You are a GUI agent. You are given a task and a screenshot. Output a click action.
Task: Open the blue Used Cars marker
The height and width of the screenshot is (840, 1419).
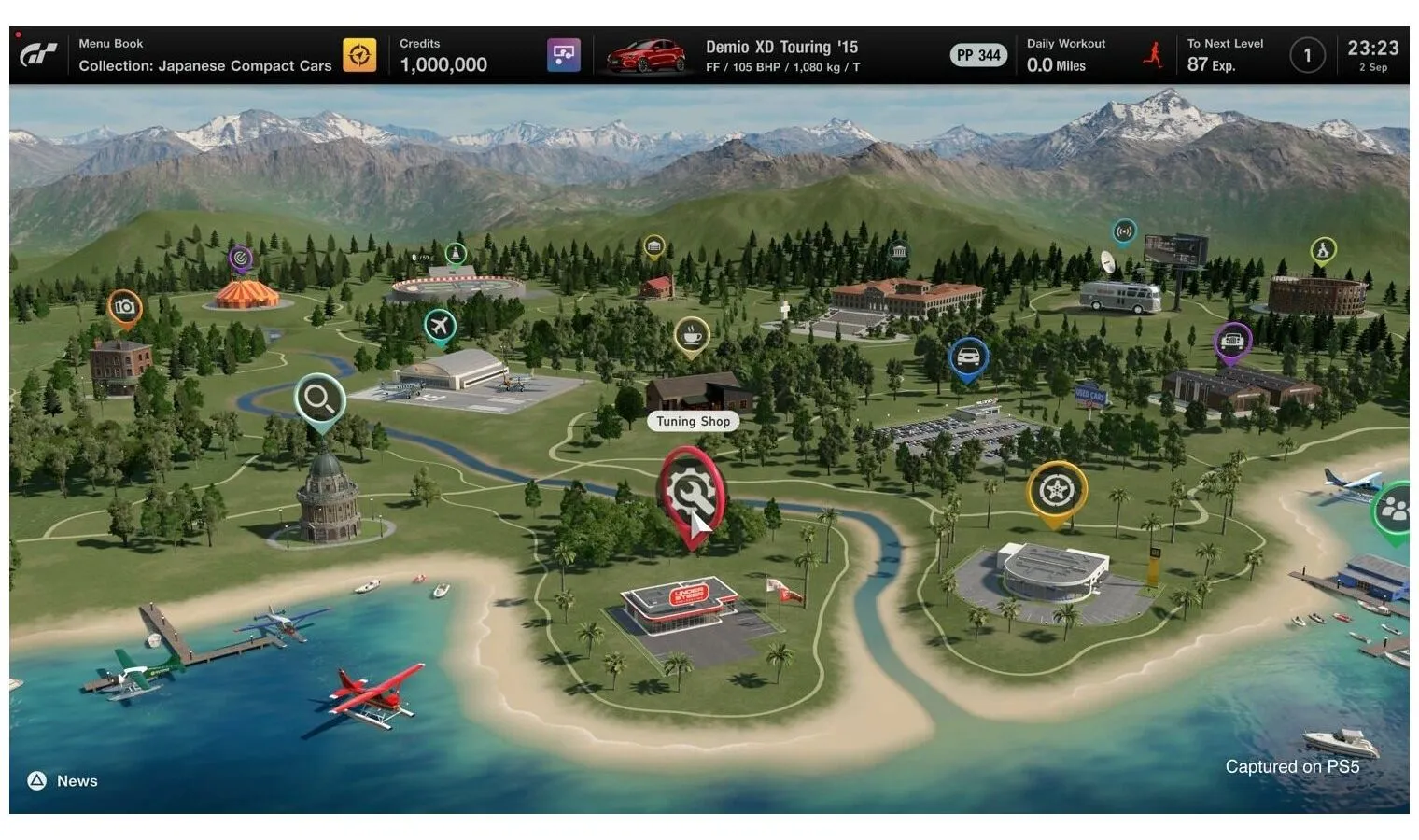pos(968,357)
